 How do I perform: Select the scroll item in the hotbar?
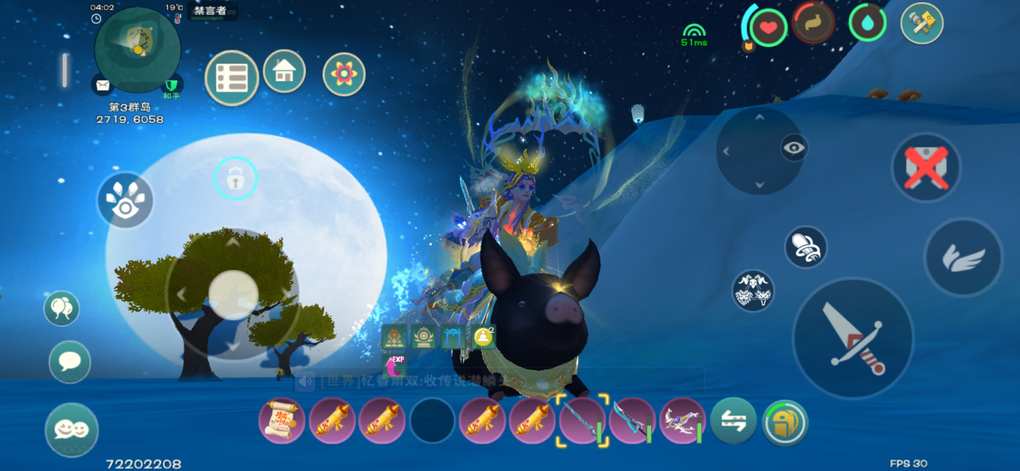282,420
